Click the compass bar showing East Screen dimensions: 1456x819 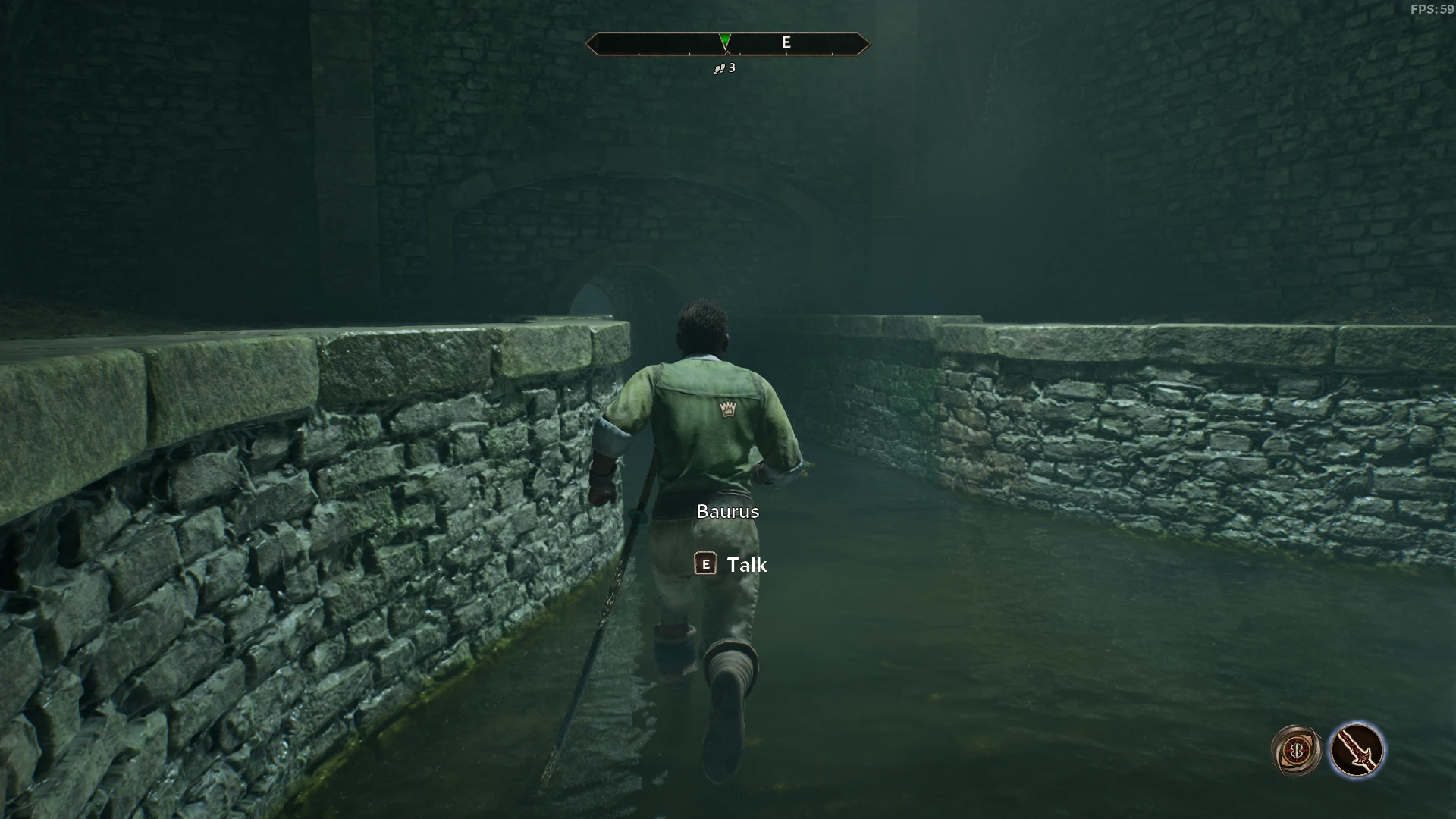[x=786, y=43]
